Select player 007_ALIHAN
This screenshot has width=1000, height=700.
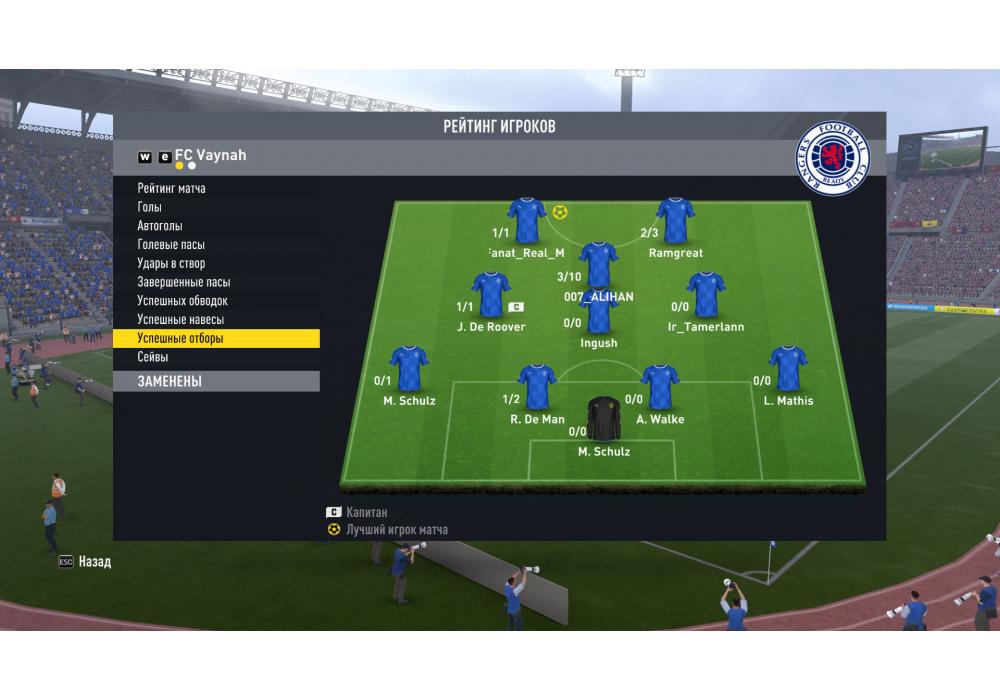pyautogui.click(x=599, y=263)
